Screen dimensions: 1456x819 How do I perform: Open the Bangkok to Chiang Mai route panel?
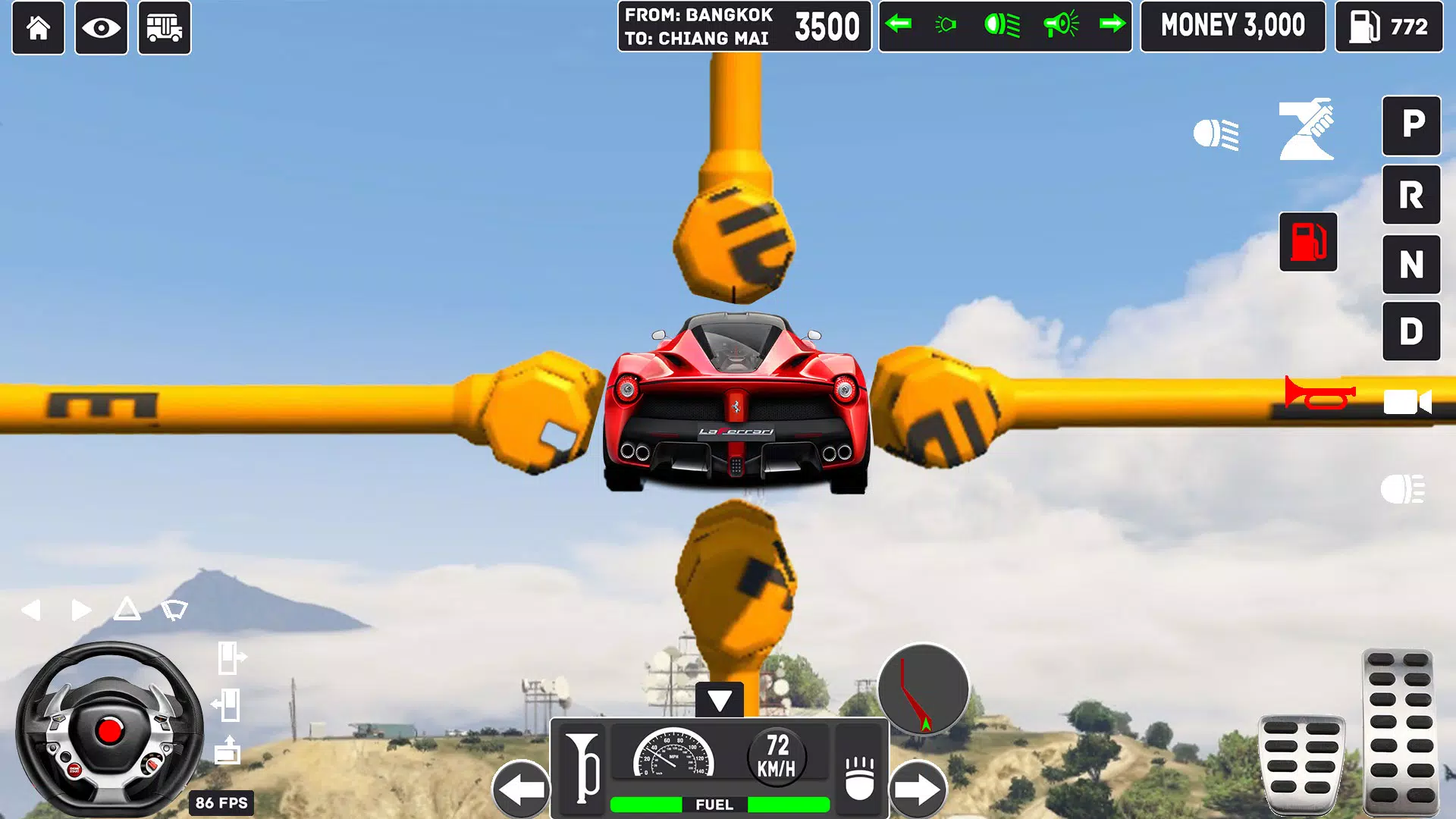742,27
